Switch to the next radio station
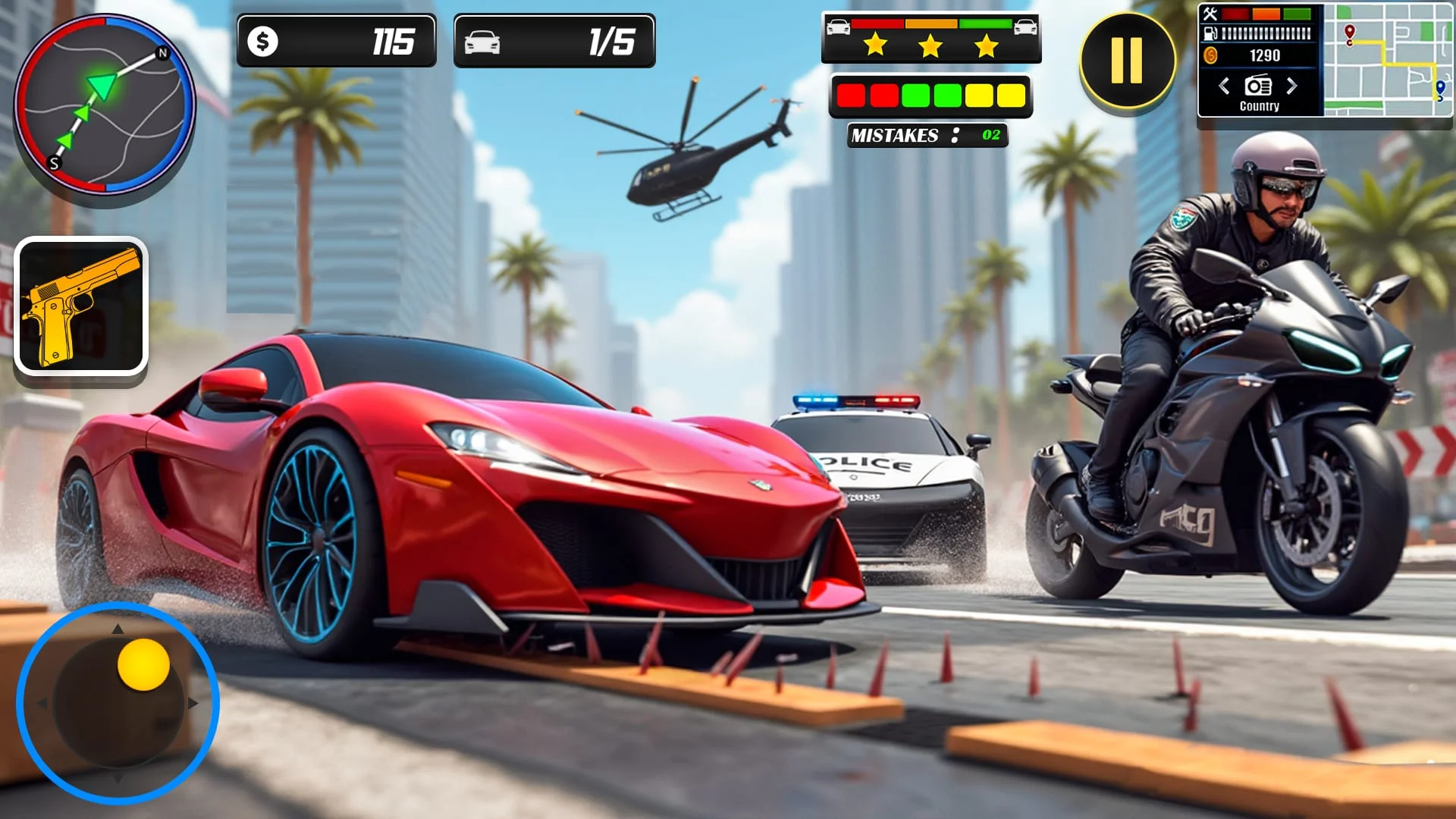This screenshot has width=1456, height=819. (x=1292, y=86)
